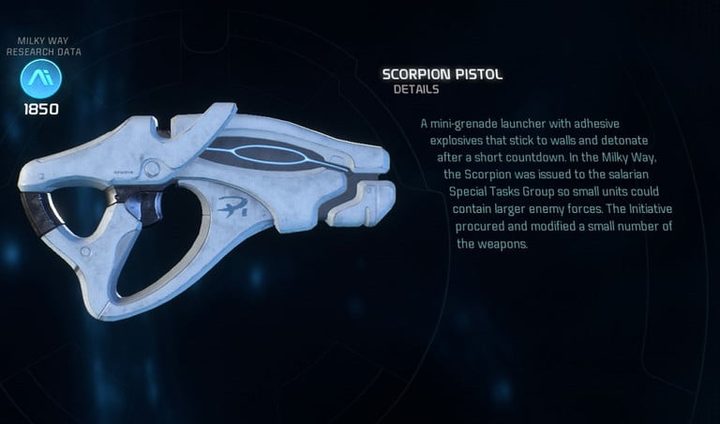The image size is (720, 424).
Task: Click the Milky Way Research Data icon
Action: 41,78
